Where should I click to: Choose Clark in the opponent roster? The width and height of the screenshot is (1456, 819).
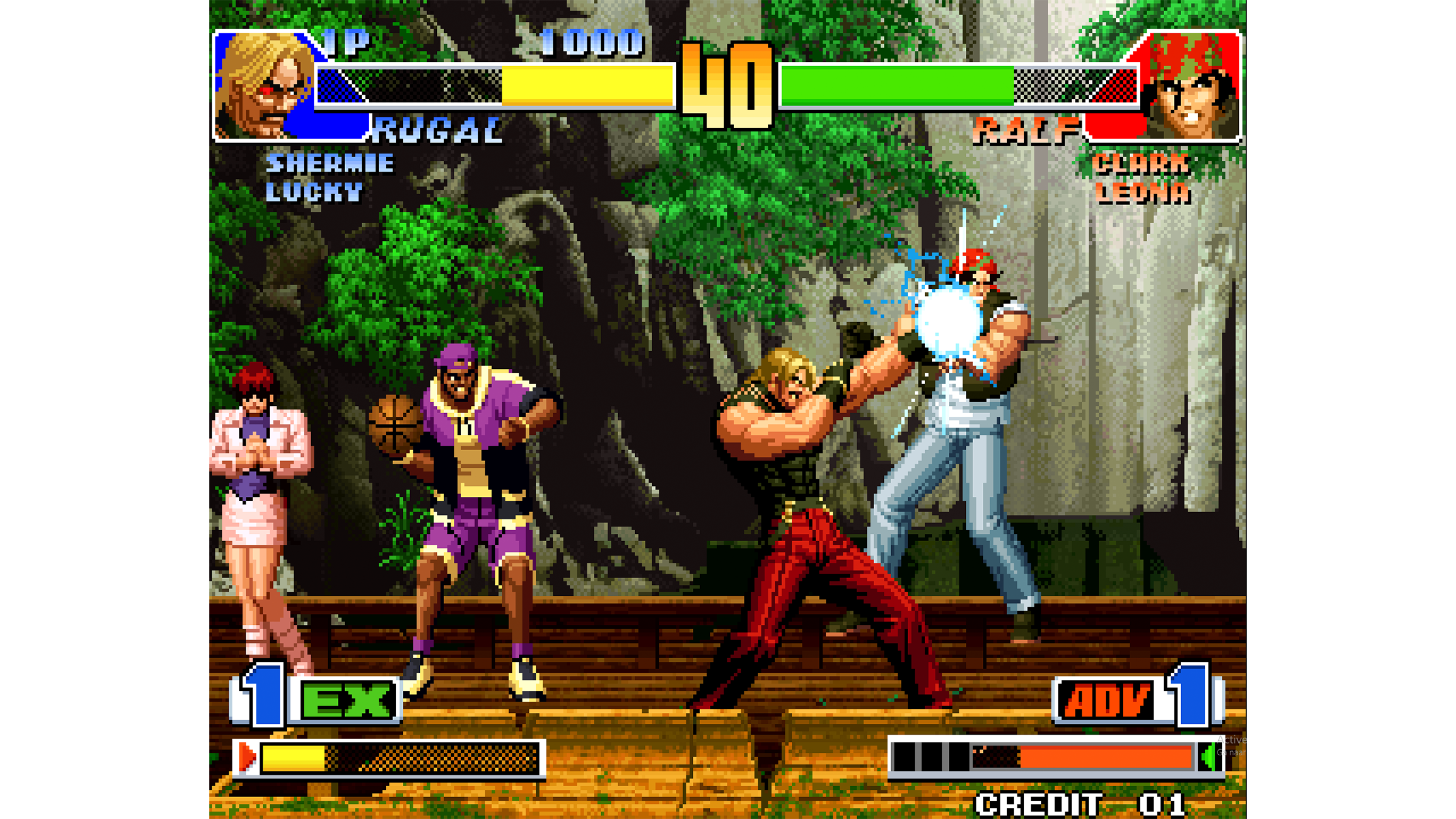tap(1141, 164)
